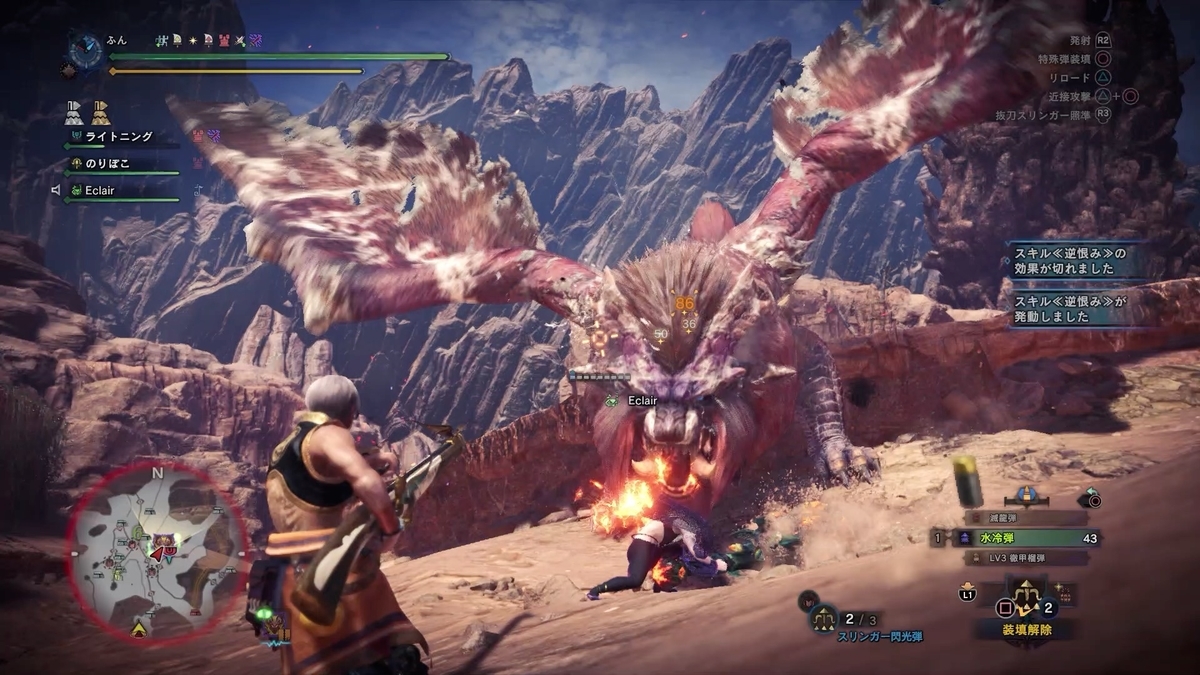Click the quest timer clock icon
This screenshot has width=1200, height=675.
click(x=84, y=49)
